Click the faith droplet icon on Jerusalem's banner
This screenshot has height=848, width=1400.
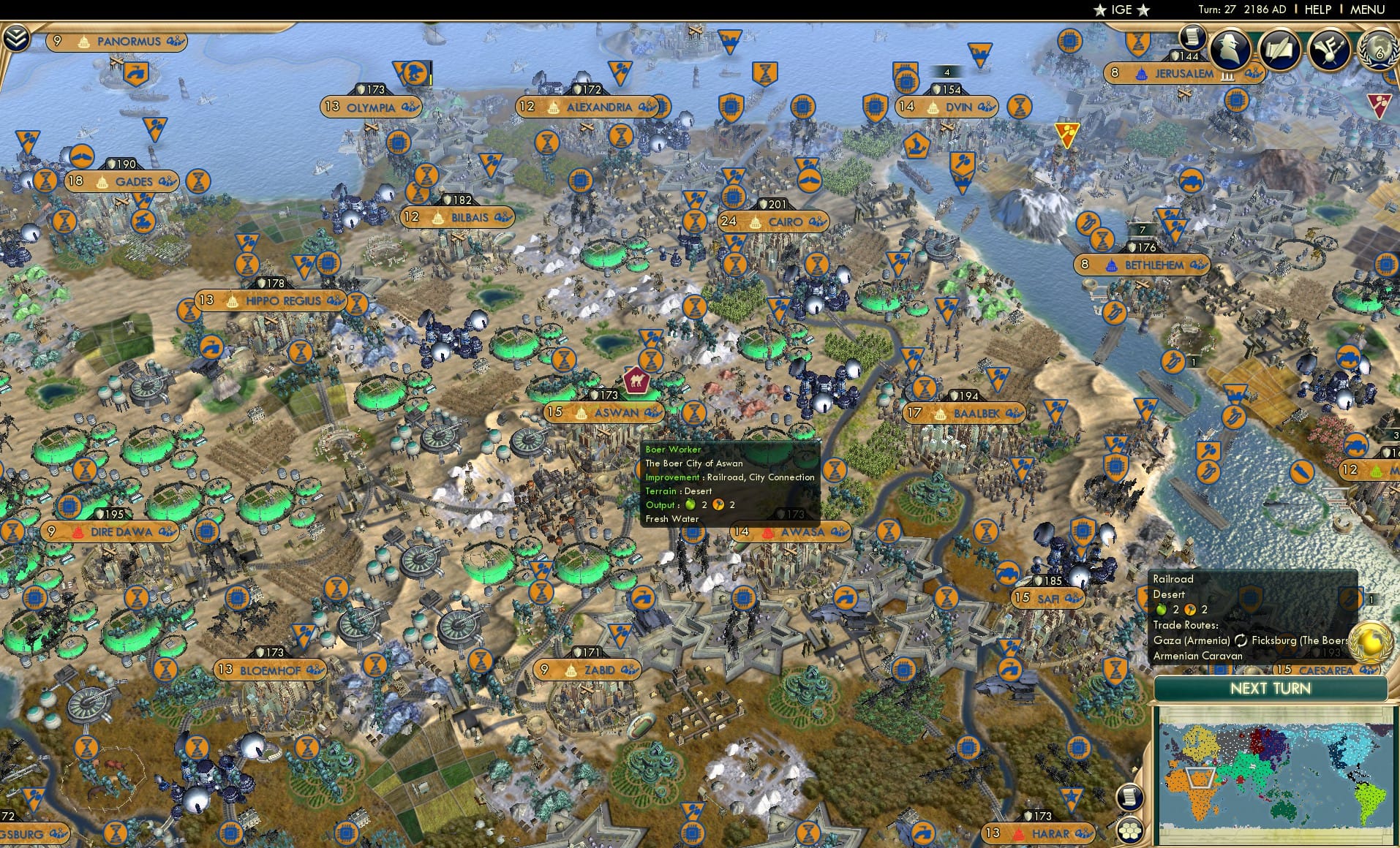click(x=1140, y=73)
